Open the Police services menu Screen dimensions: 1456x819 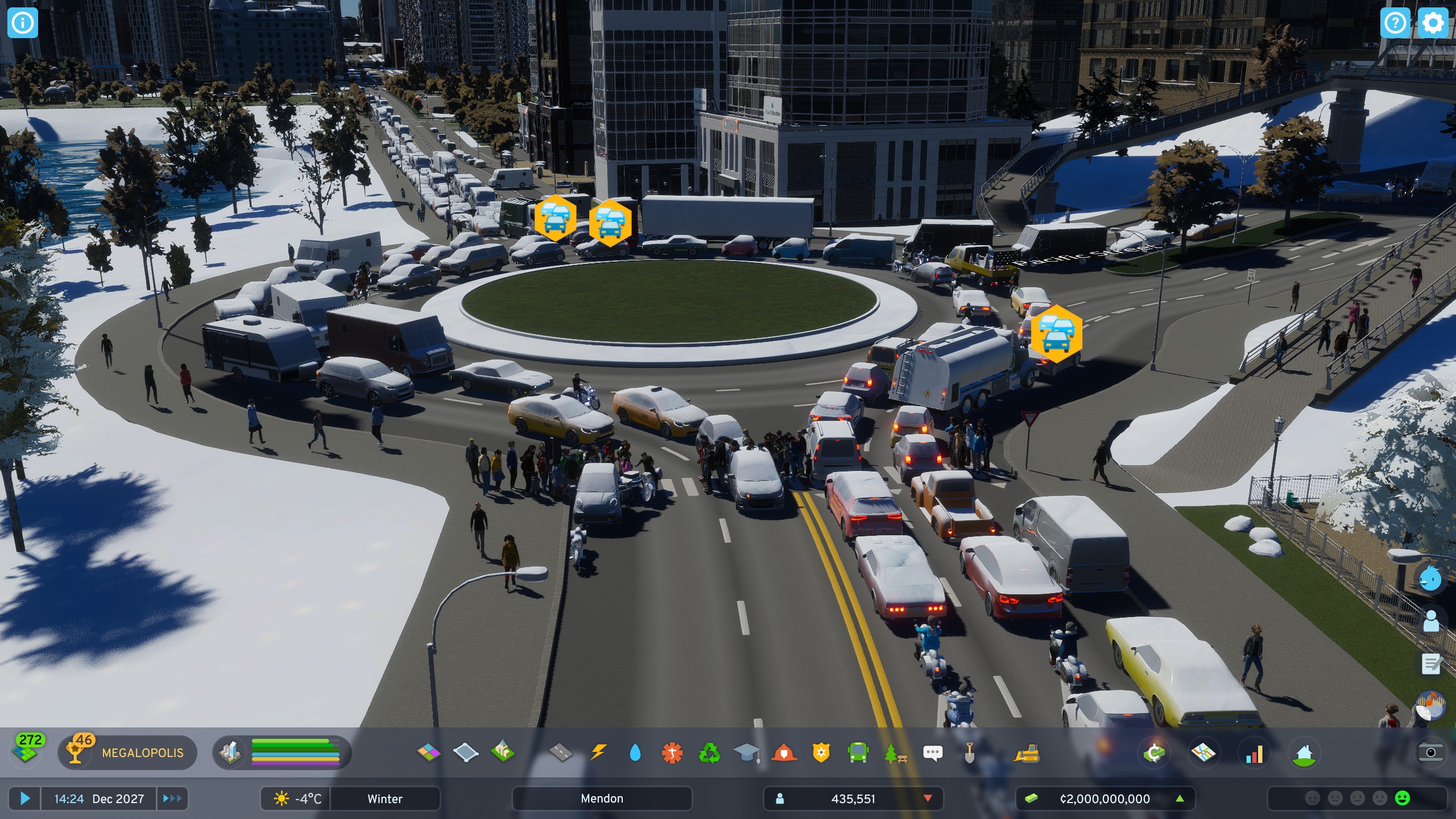(822, 752)
